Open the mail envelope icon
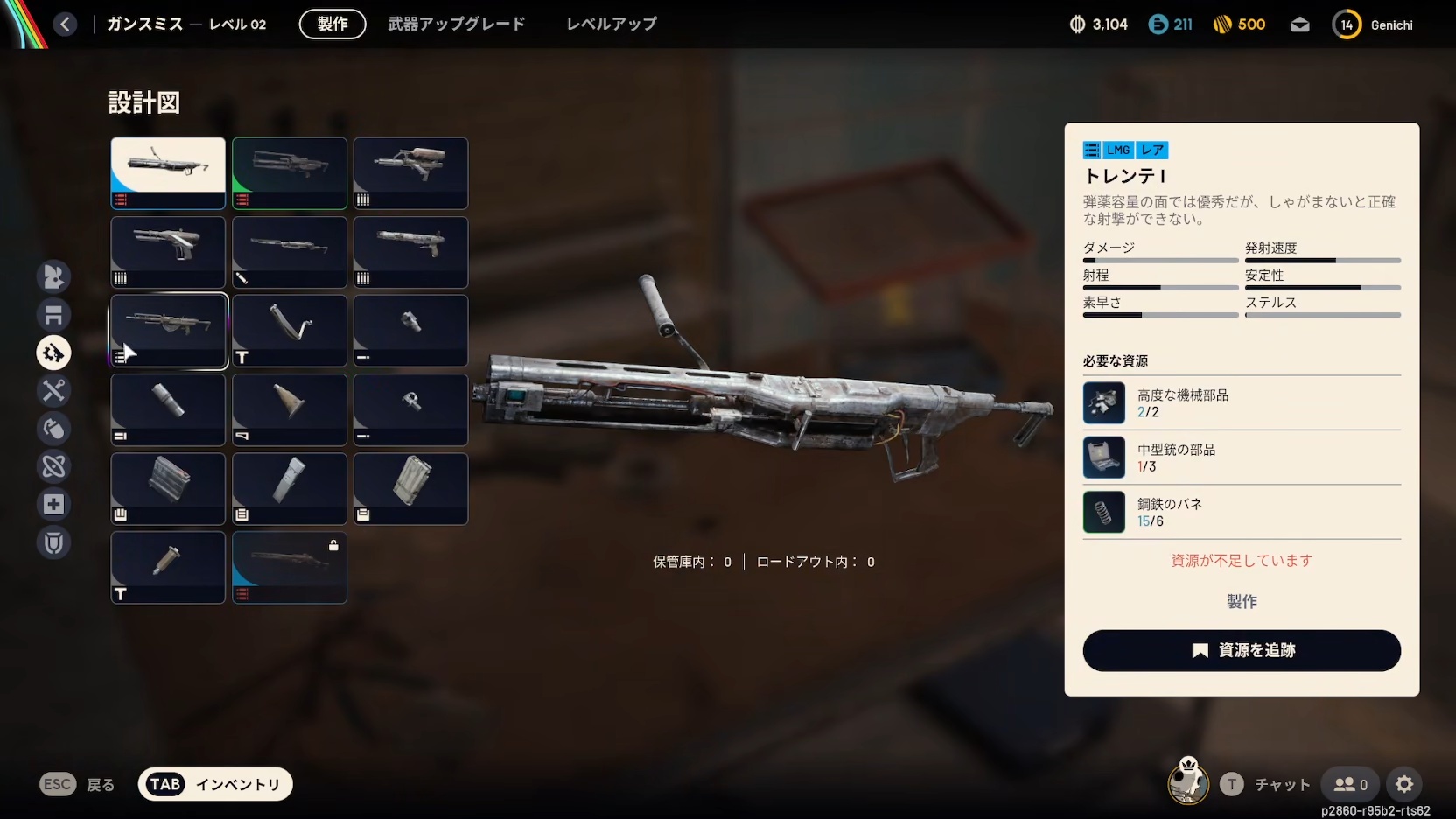Viewport: 1456px width, 819px height. (x=1300, y=24)
